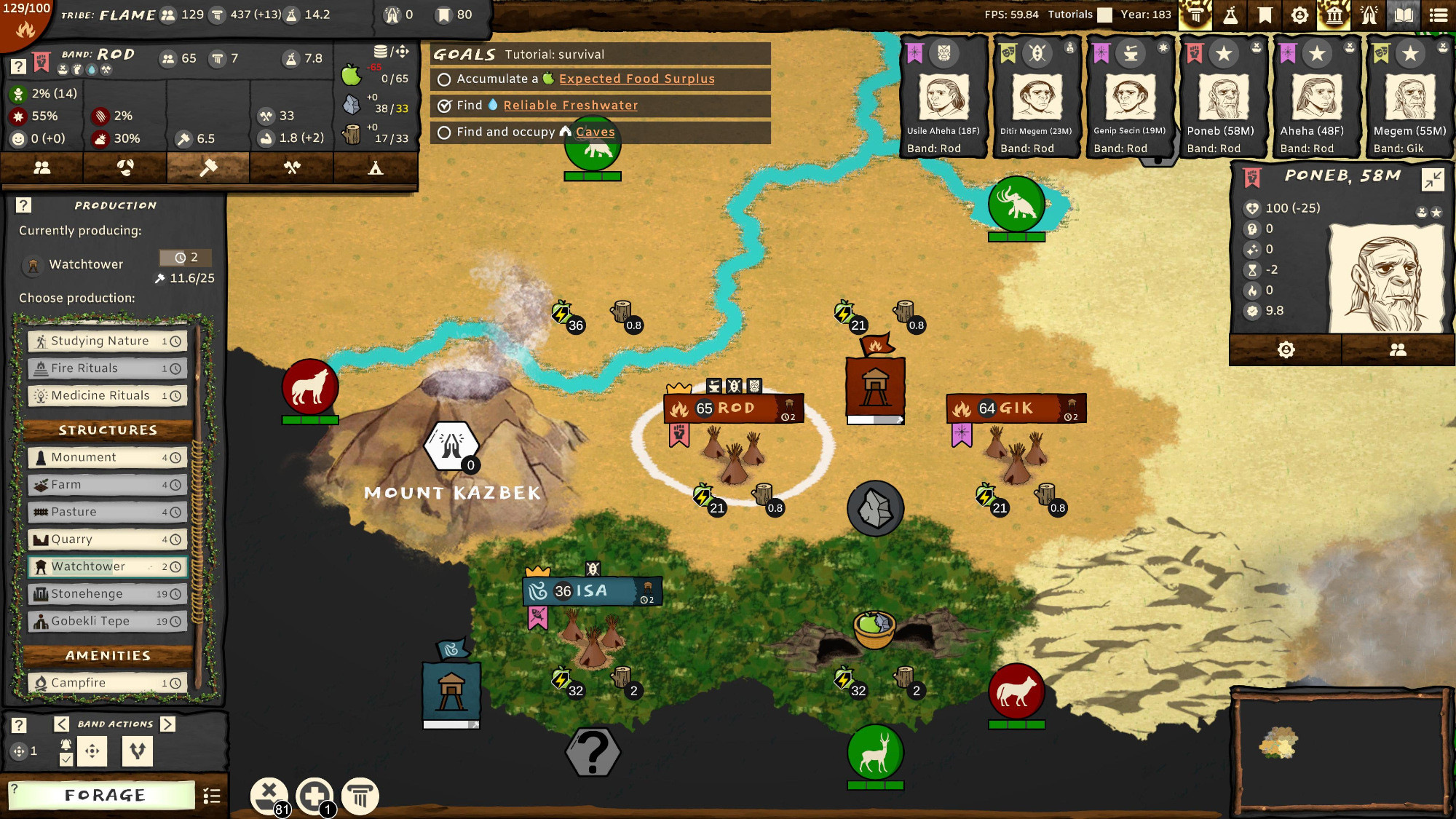Open the Expected Food Surplus link
The width and height of the screenshot is (1456, 819).
[636, 79]
